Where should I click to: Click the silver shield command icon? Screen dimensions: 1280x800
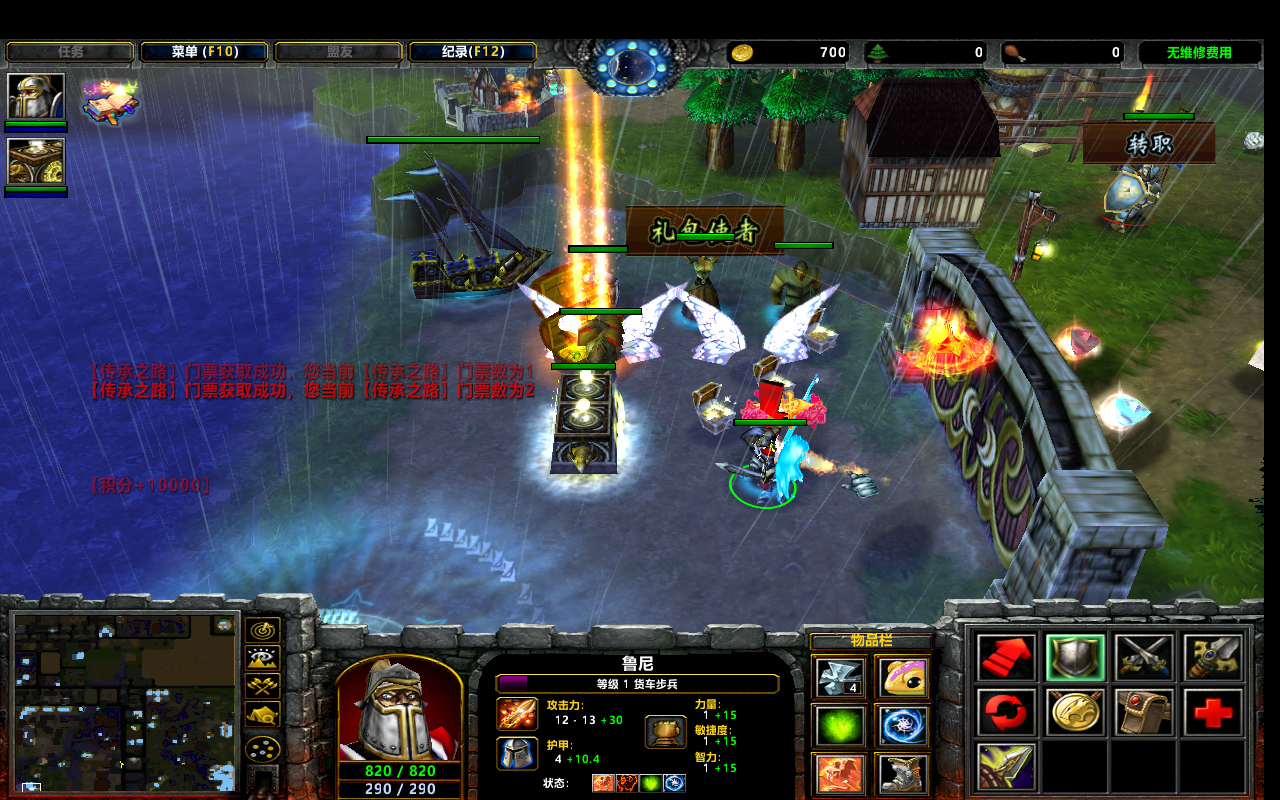click(x=1076, y=657)
